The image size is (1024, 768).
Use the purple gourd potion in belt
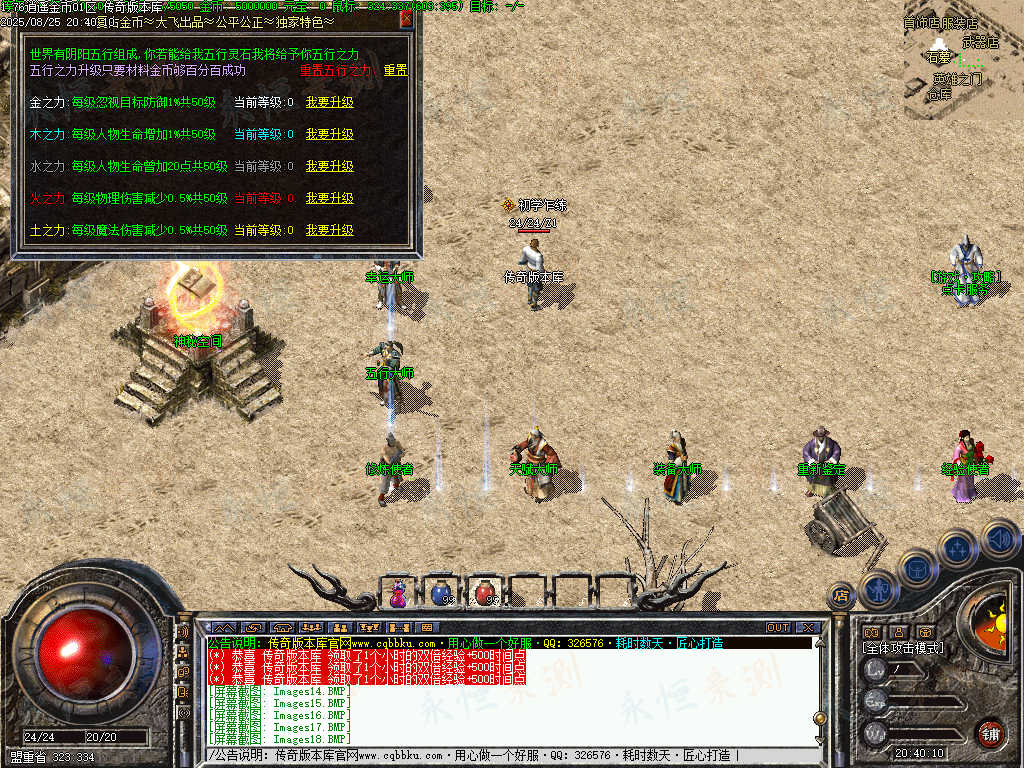[x=398, y=593]
